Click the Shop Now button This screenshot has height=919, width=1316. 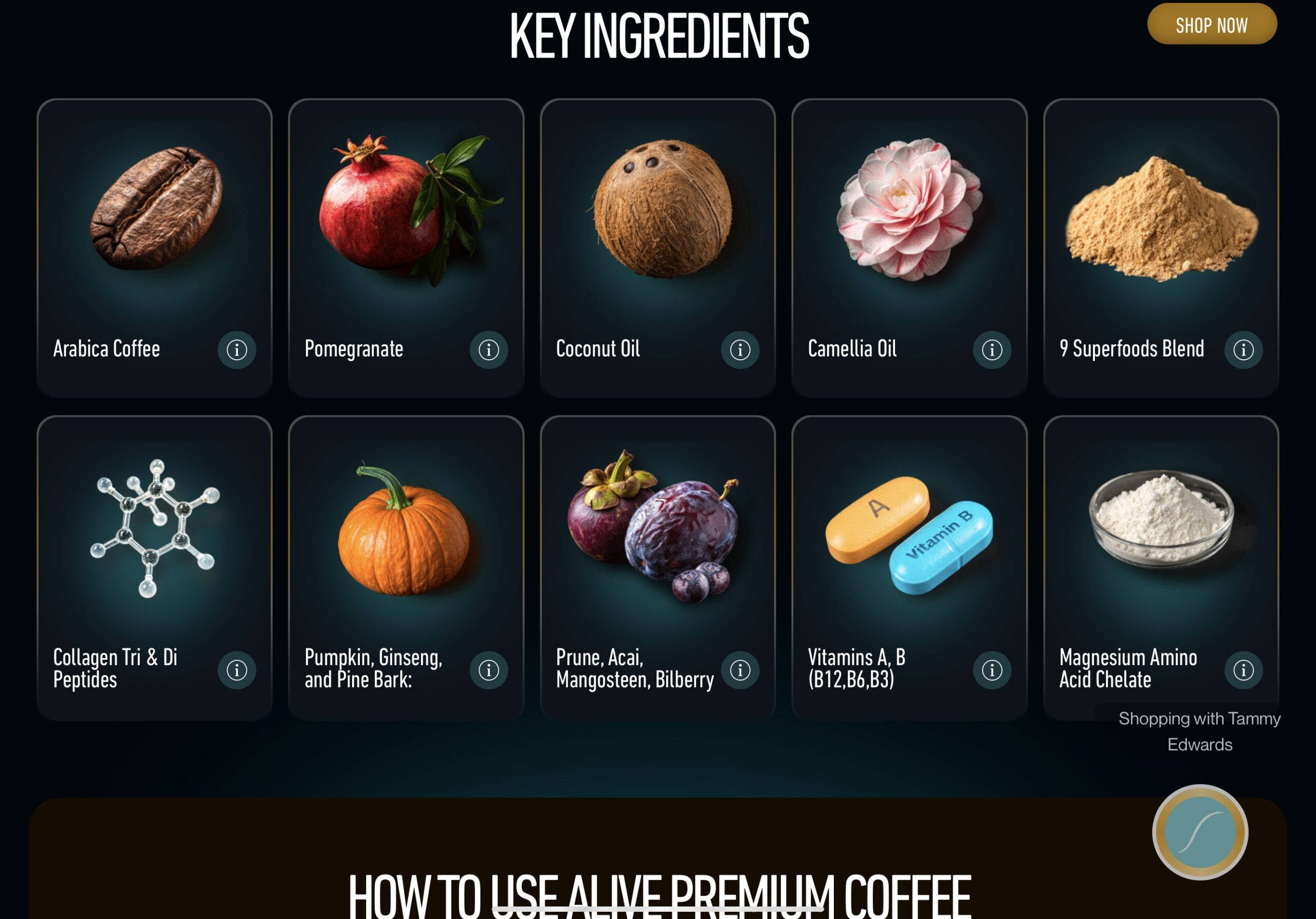pyautogui.click(x=1211, y=24)
